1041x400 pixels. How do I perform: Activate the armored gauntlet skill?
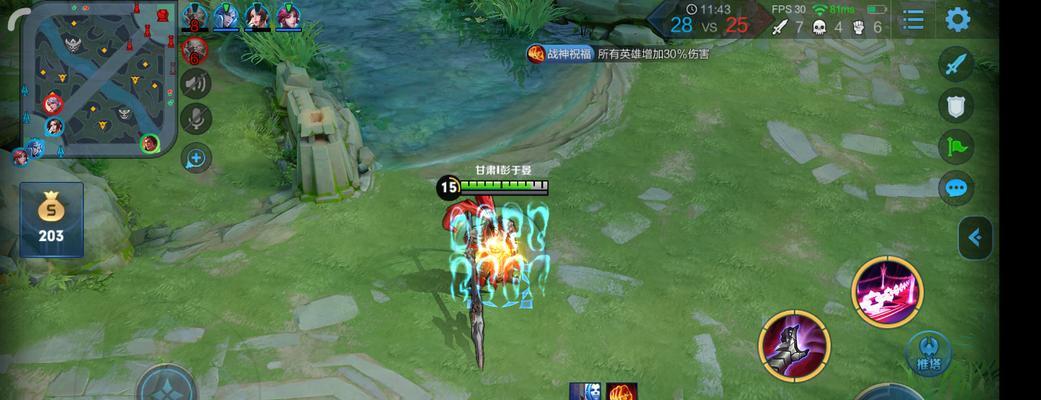pyautogui.click(x=794, y=345)
